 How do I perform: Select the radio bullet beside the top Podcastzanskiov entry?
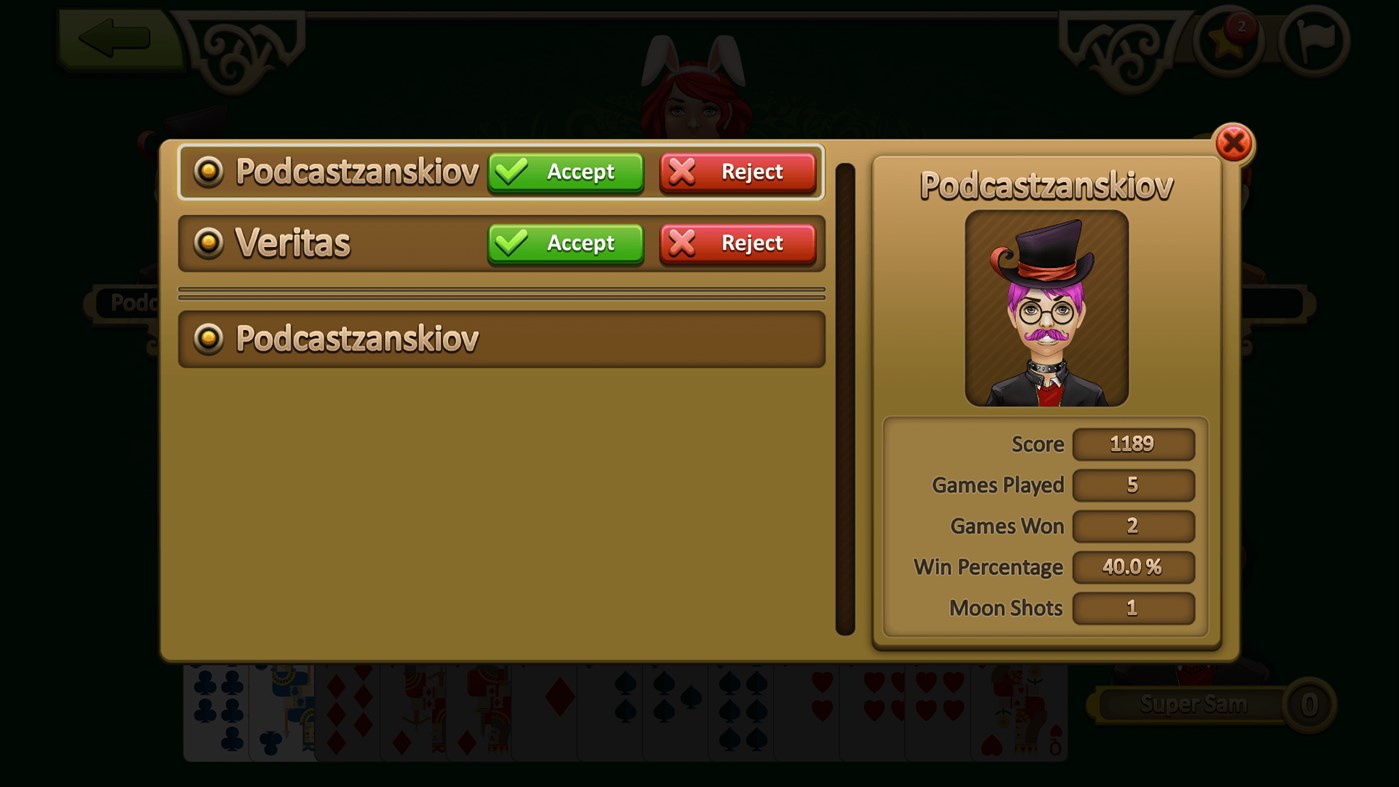click(209, 171)
